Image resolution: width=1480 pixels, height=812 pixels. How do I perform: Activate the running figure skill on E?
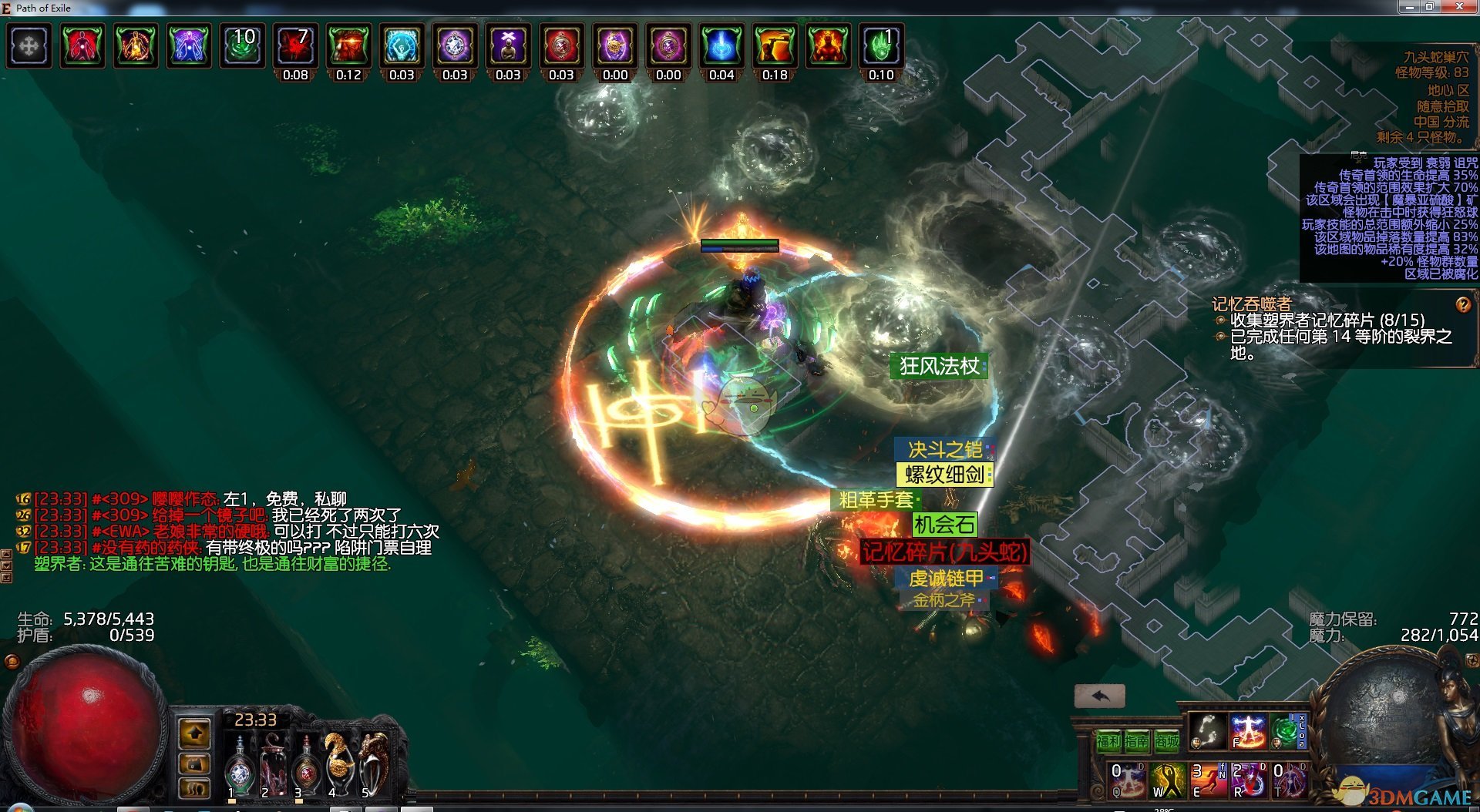point(1208,780)
